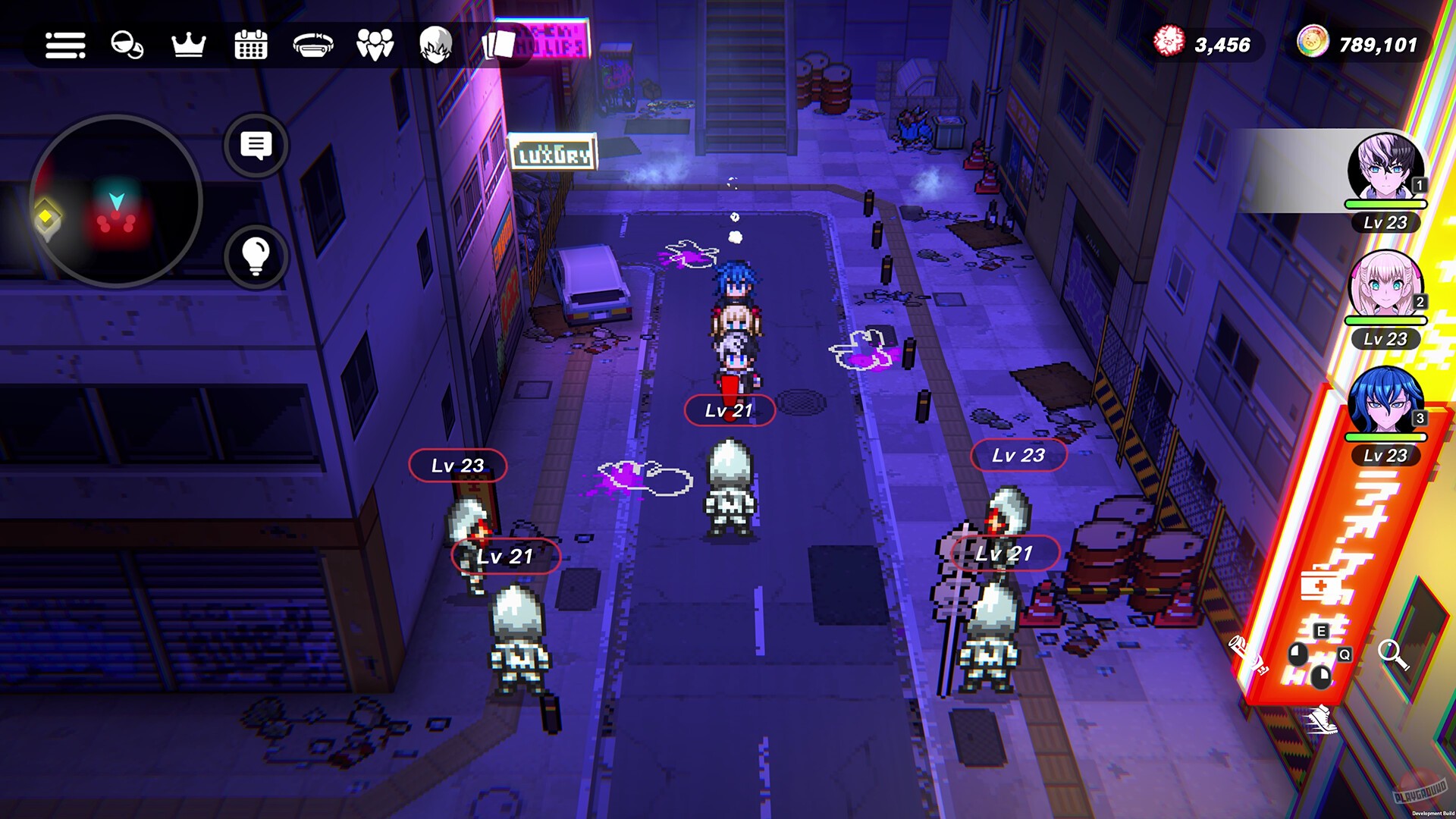Click the red flower currency counter
The image size is (1456, 819).
click(1207, 44)
